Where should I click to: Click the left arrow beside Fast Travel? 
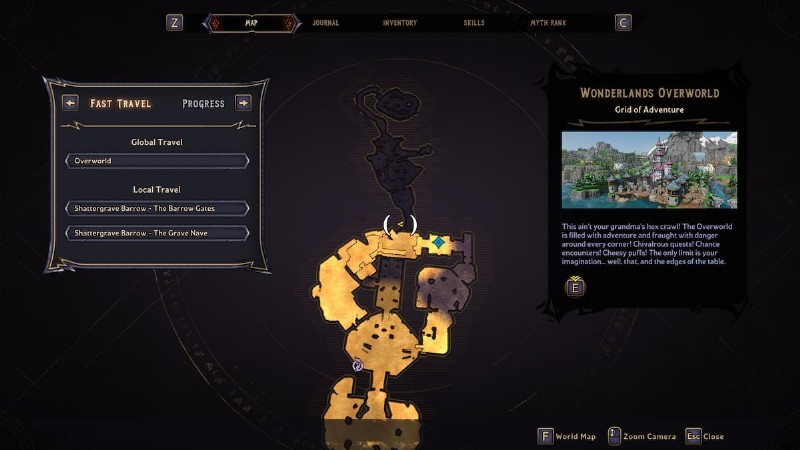70,102
